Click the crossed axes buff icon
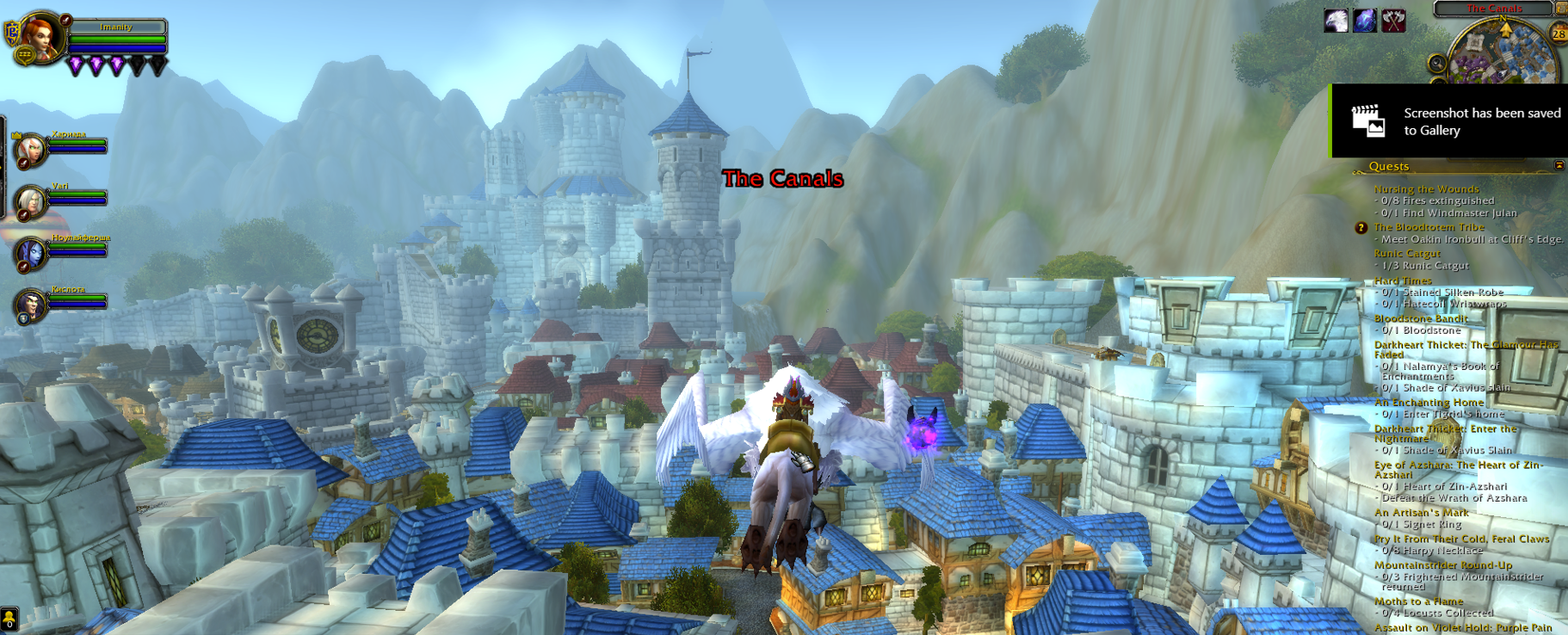The height and width of the screenshot is (635, 1568). (x=1393, y=21)
